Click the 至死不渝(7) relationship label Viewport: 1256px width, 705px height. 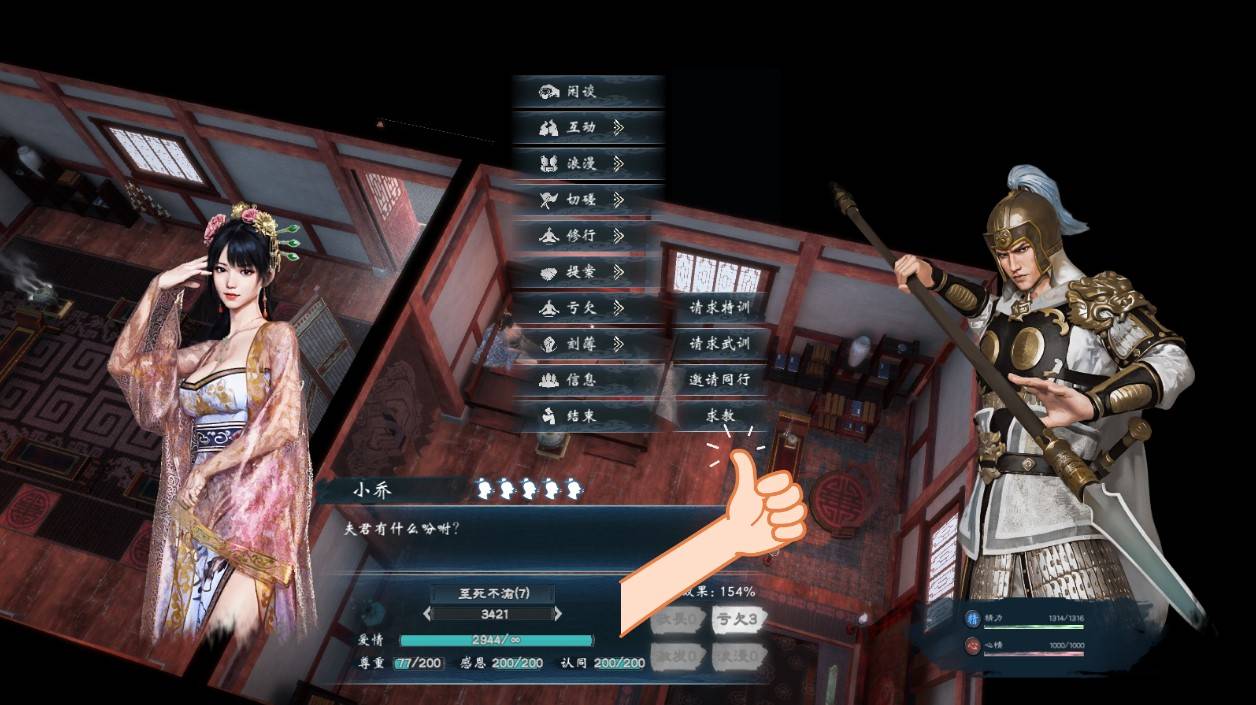tap(493, 593)
